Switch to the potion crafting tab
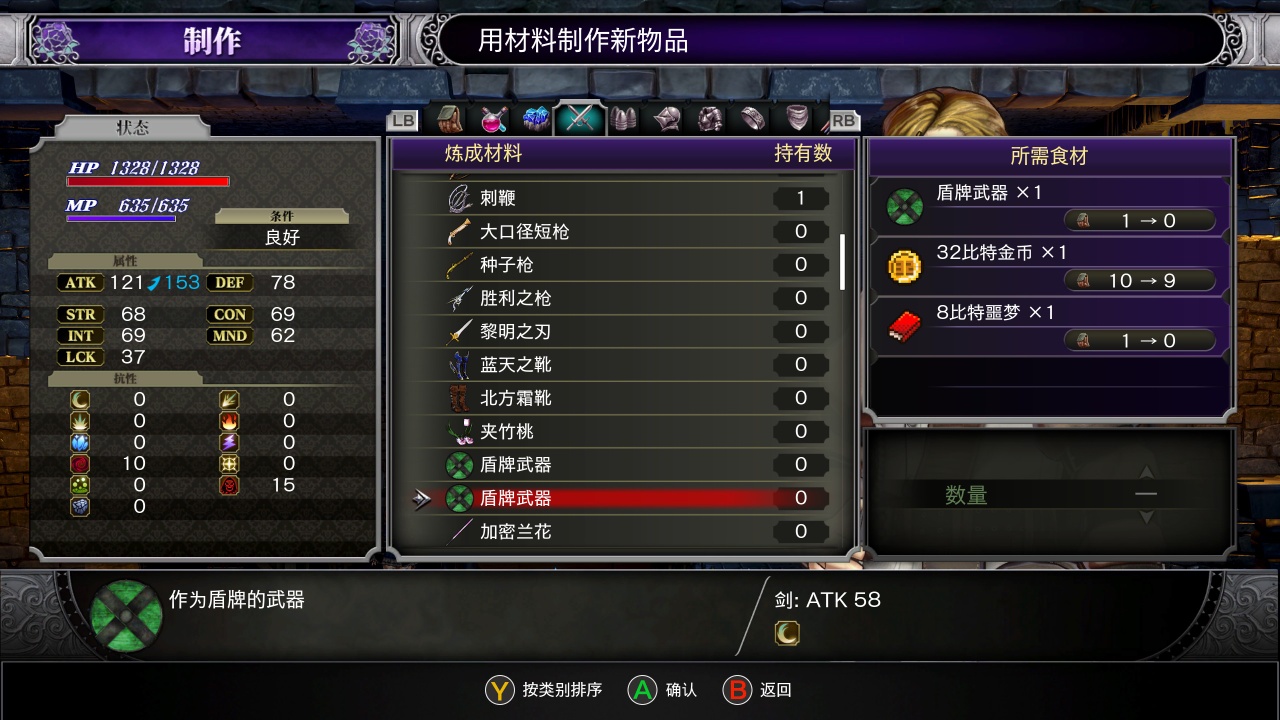This screenshot has height=720, width=1280. coord(493,120)
